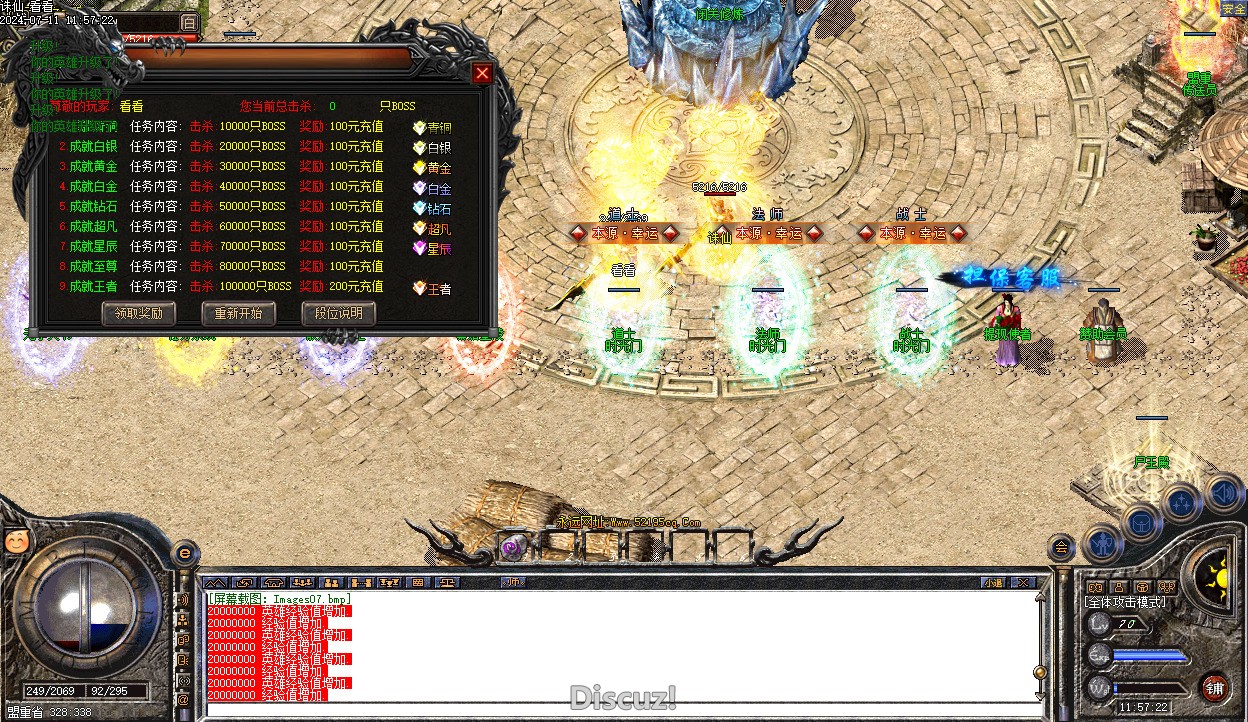Claim reward with 领取奖励 button
Viewport: 1248px width, 722px height.
[138, 313]
